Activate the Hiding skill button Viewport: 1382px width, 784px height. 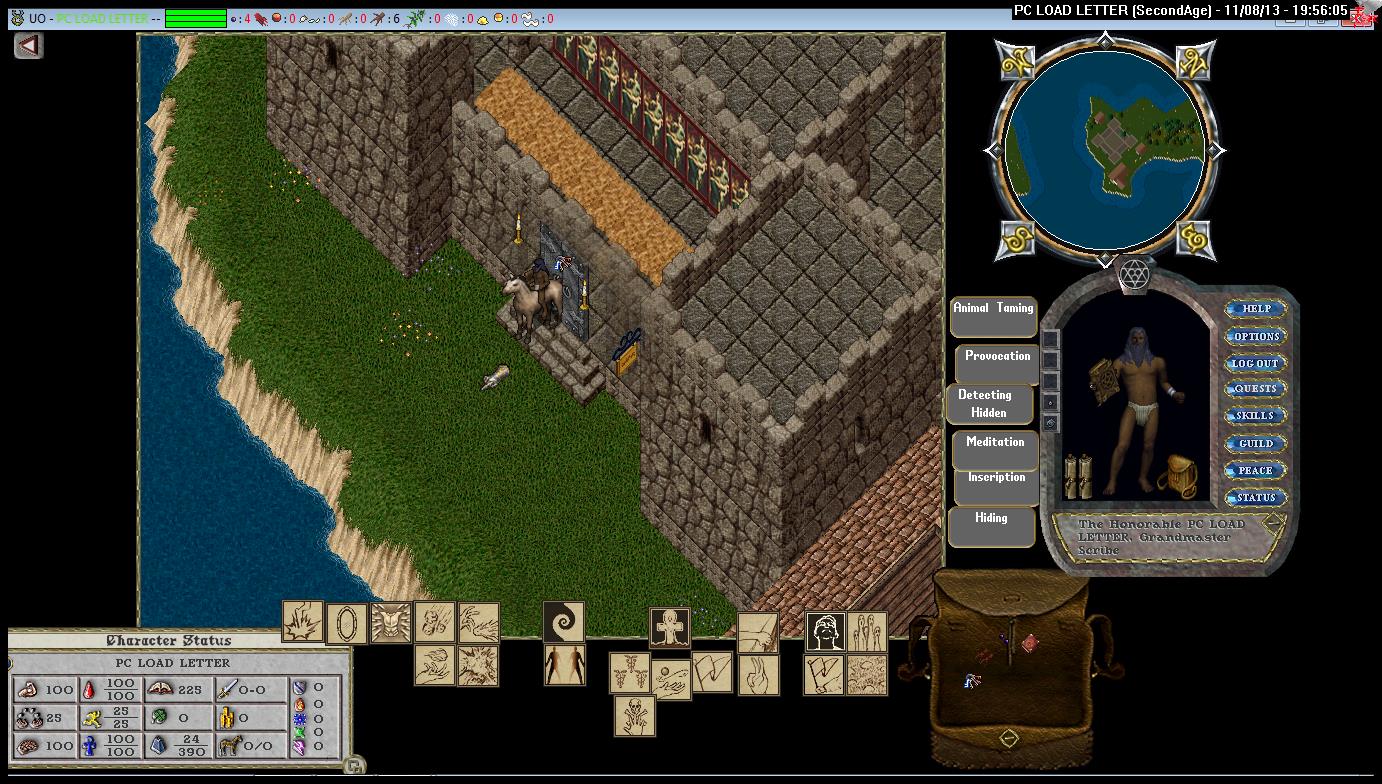coord(991,526)
